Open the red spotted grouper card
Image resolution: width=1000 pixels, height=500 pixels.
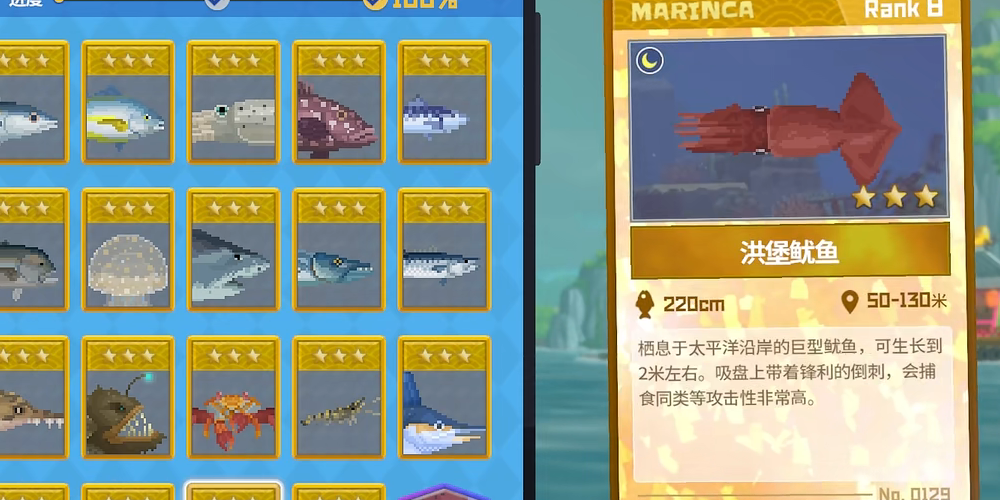click(x=338, y=104)
